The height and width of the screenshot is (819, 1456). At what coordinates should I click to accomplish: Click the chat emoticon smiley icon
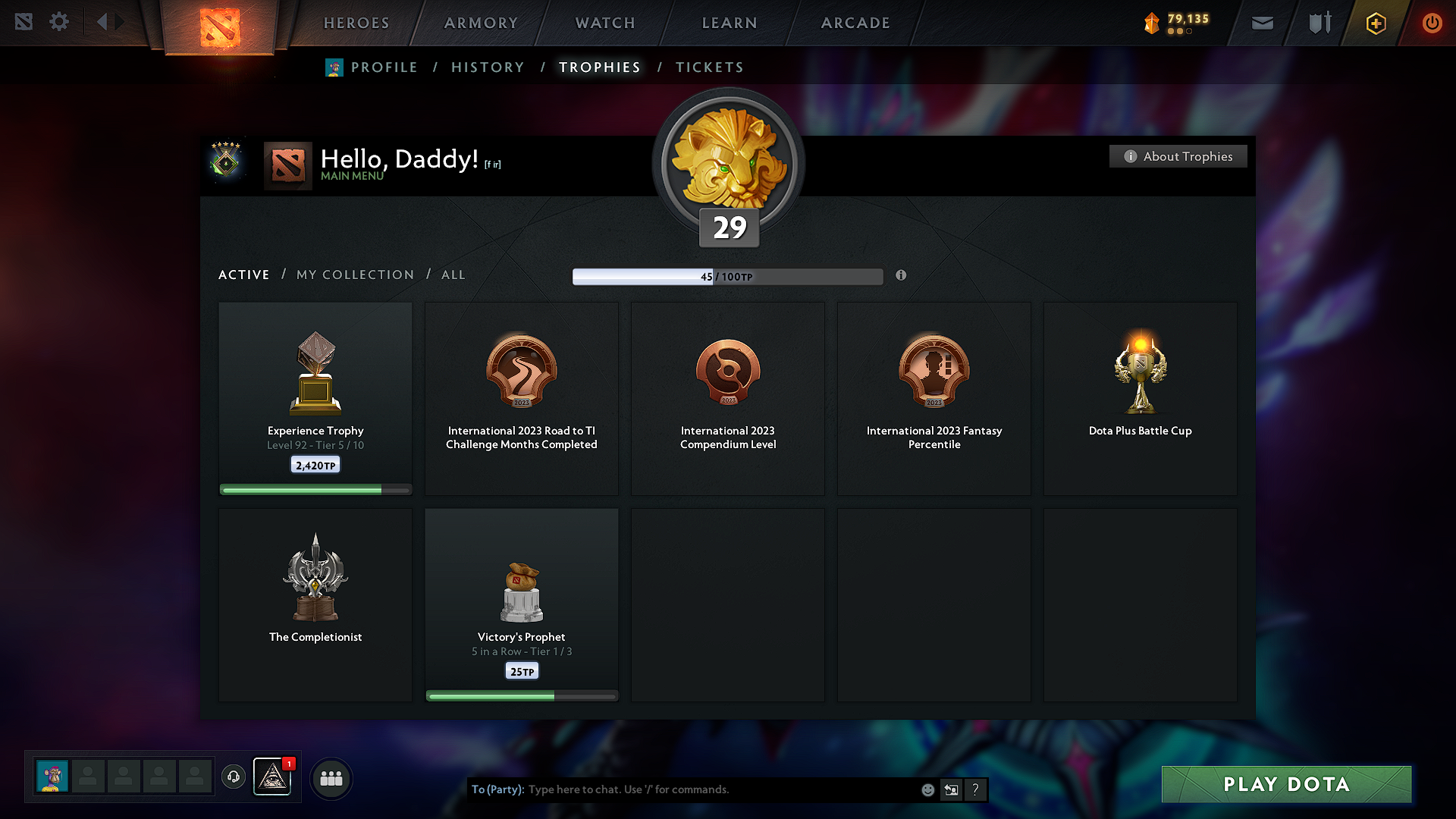[927, 789]
